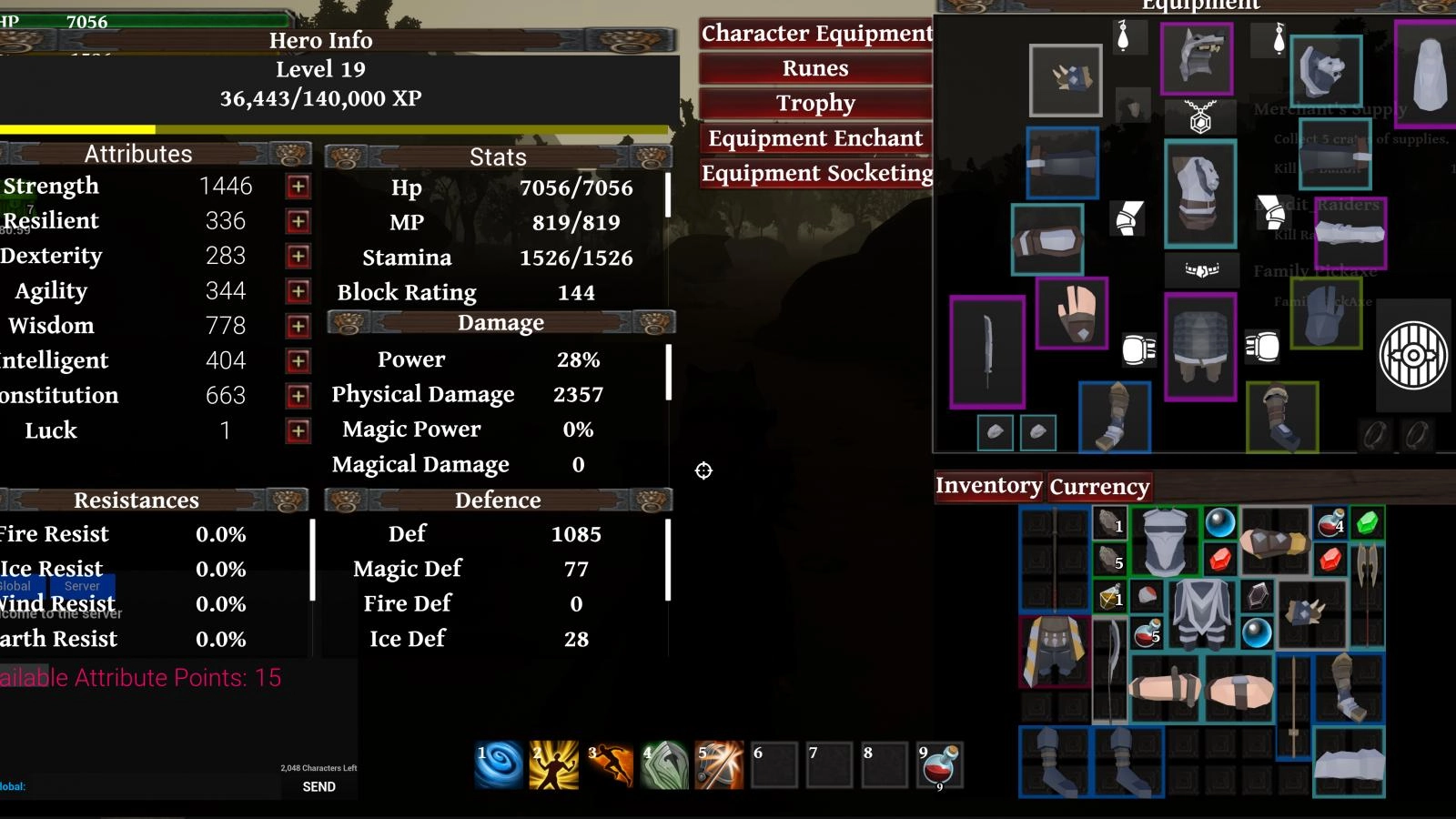Select the Trophy menu entry
This screenshot has height=819, width=1456.
(815, 103)
